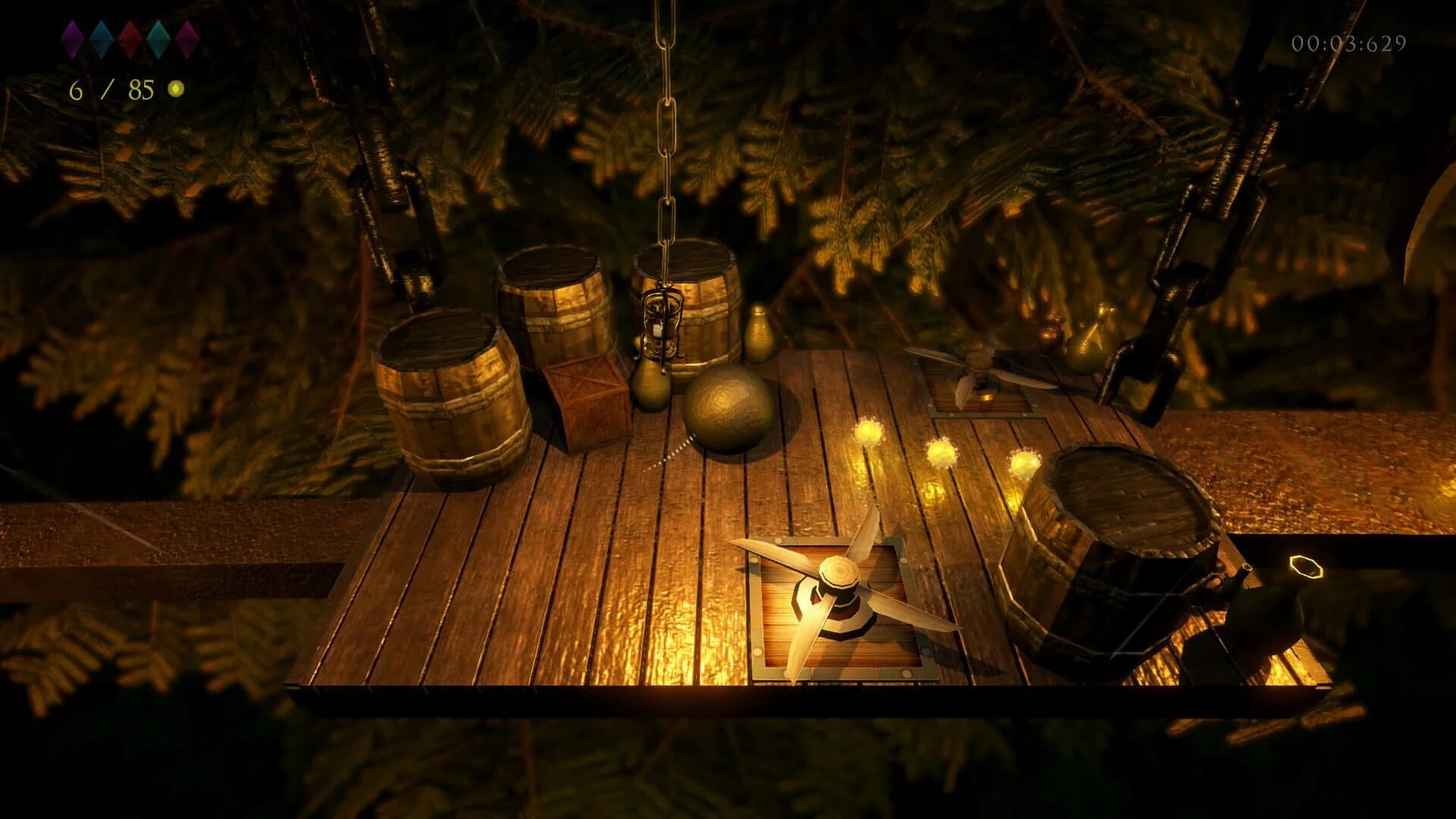This screenshot has width=1456, height=819.
Task: Select the teal diamond gem icon
Action: tap(158, 39)
